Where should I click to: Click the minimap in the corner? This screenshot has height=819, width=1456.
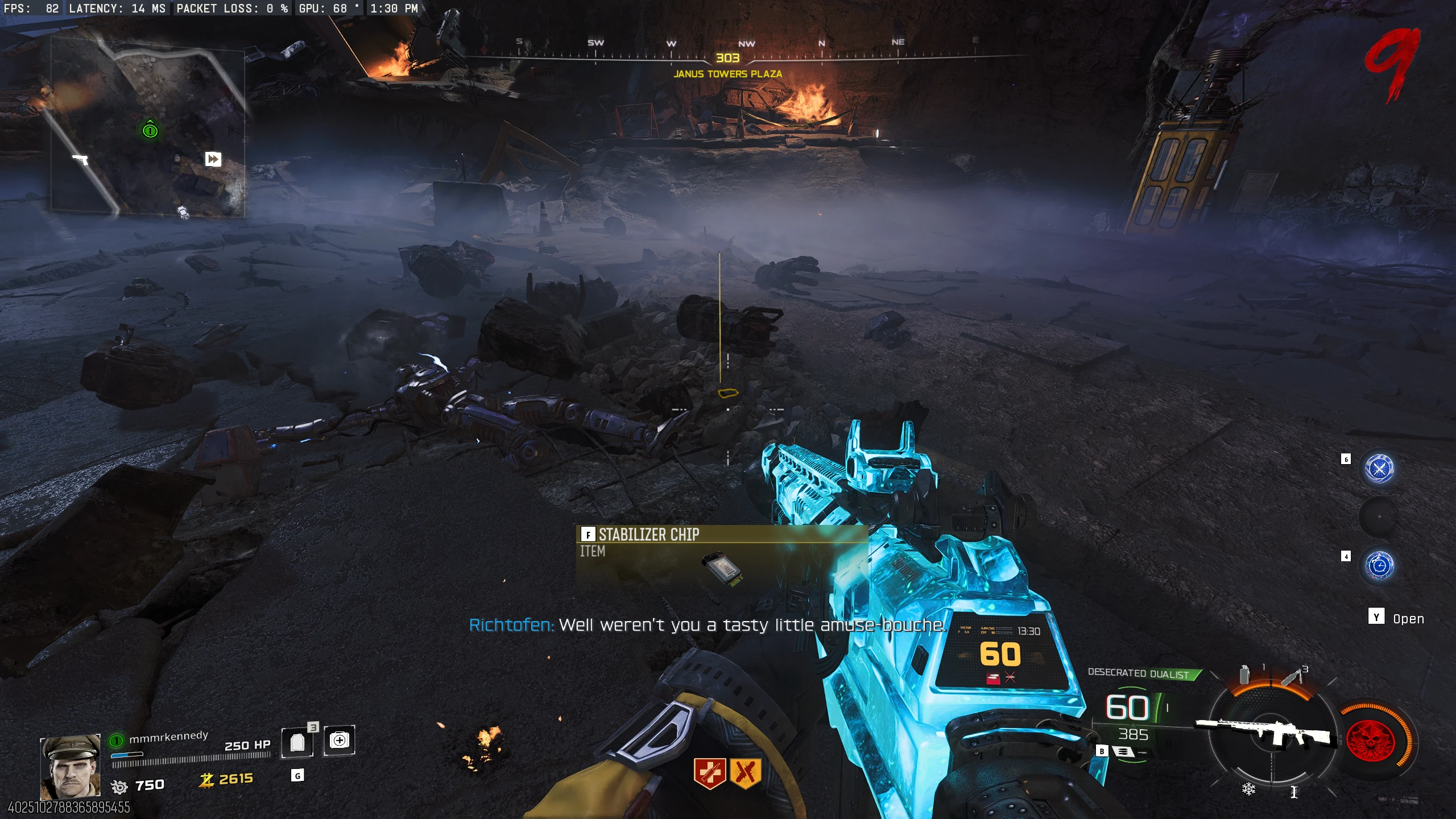pos(148,126)
